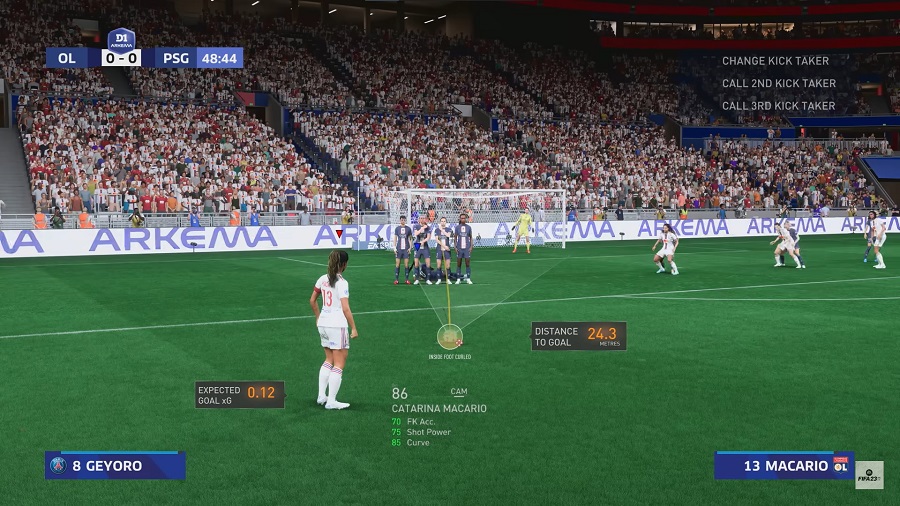Choose Call 3rd Kick Taker
The height and width of the screenshot is (506, 900).
point(778,105)
